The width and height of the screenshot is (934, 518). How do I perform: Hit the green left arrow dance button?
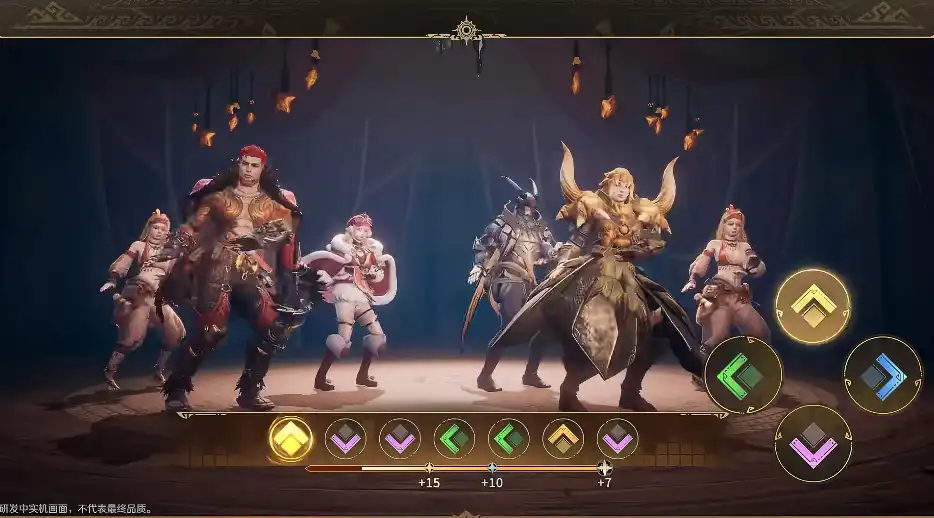point(743,375)
